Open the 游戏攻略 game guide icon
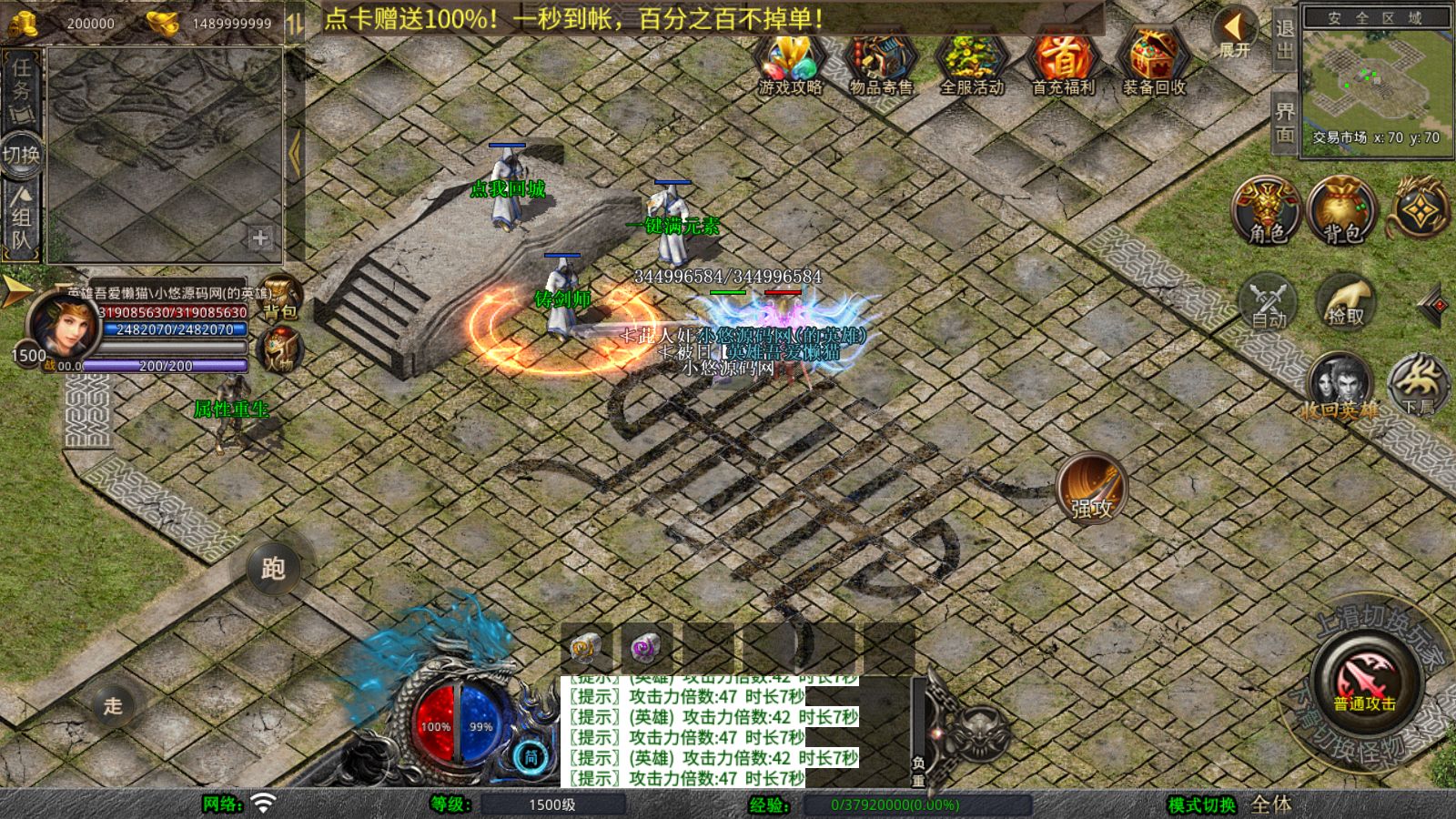This screenshot has height=819, width=1456. tap(790, 62)
